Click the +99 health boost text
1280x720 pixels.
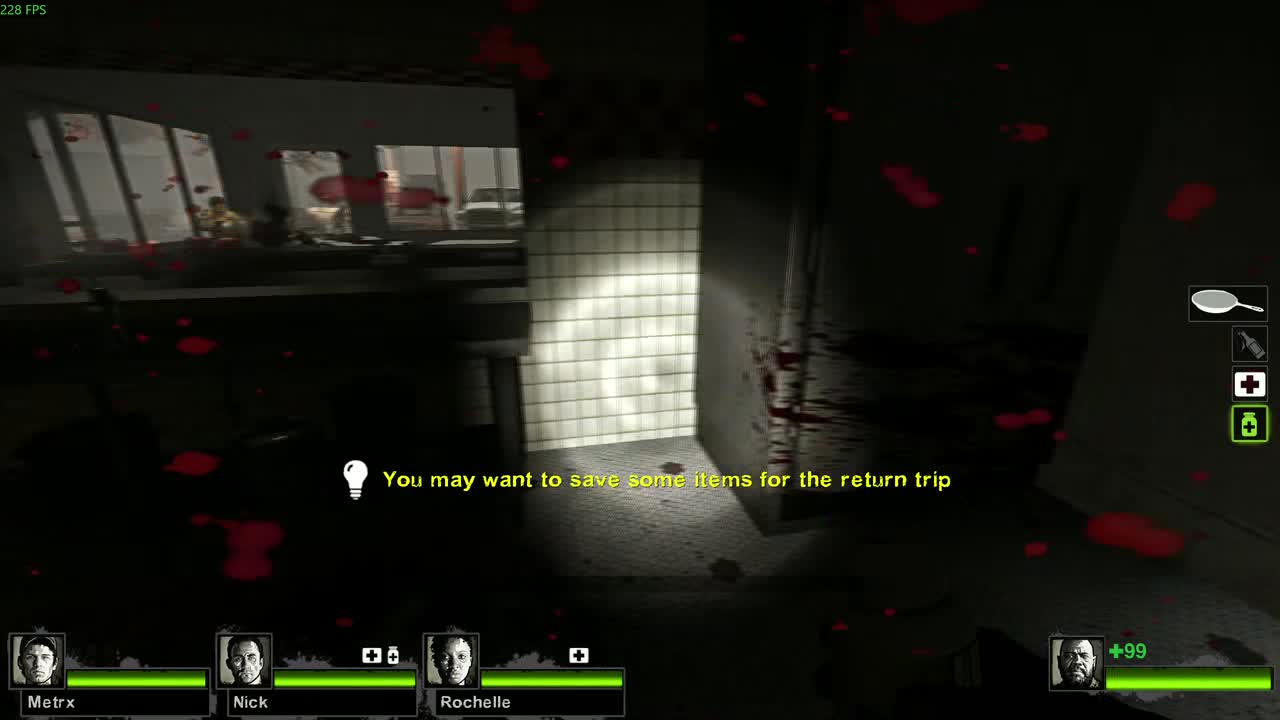1128,650
